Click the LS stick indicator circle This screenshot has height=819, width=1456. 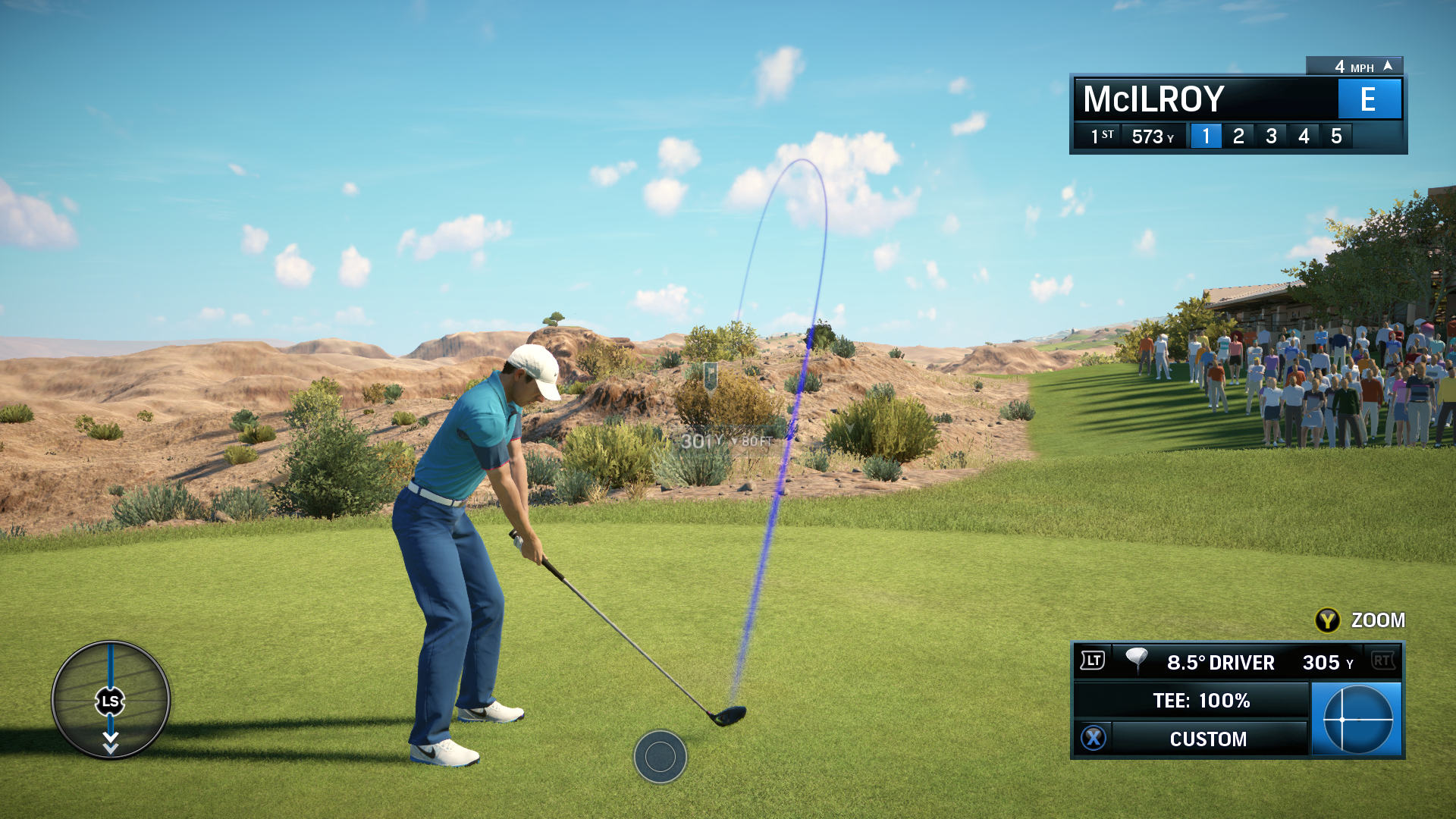[111, 701]
